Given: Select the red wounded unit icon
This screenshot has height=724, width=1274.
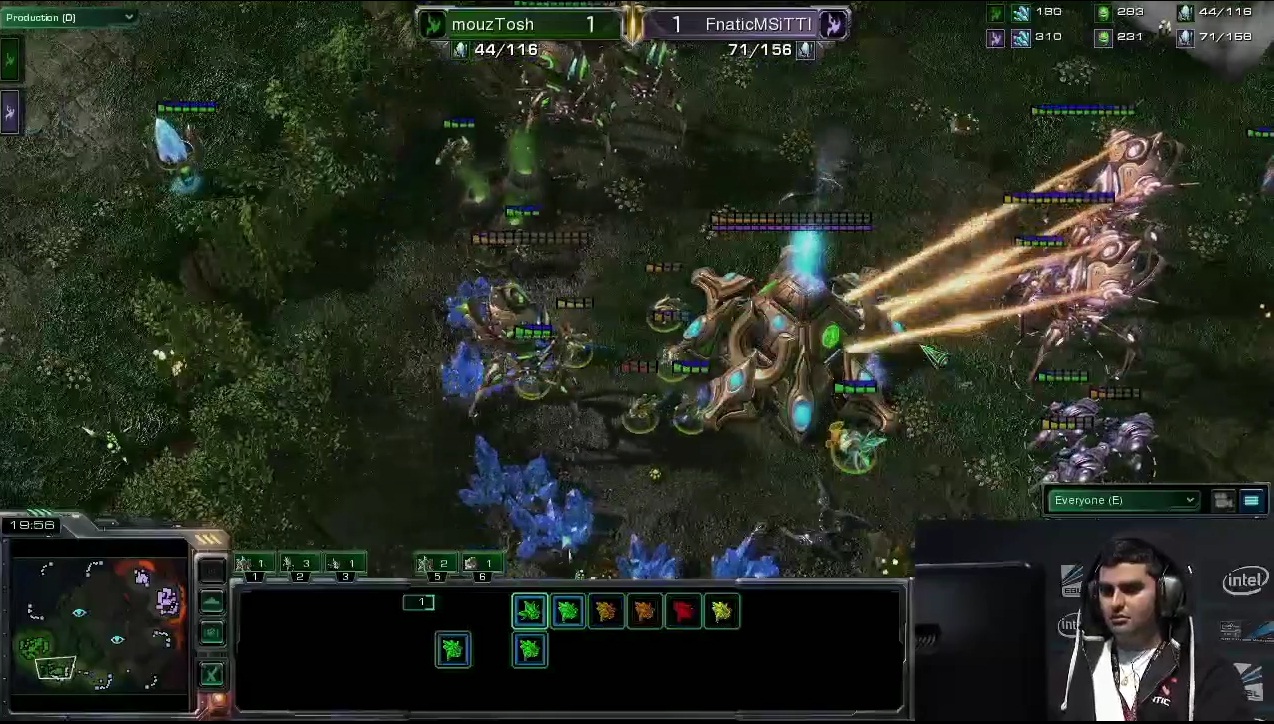Looking at the screenshot, I should (683, 611).
